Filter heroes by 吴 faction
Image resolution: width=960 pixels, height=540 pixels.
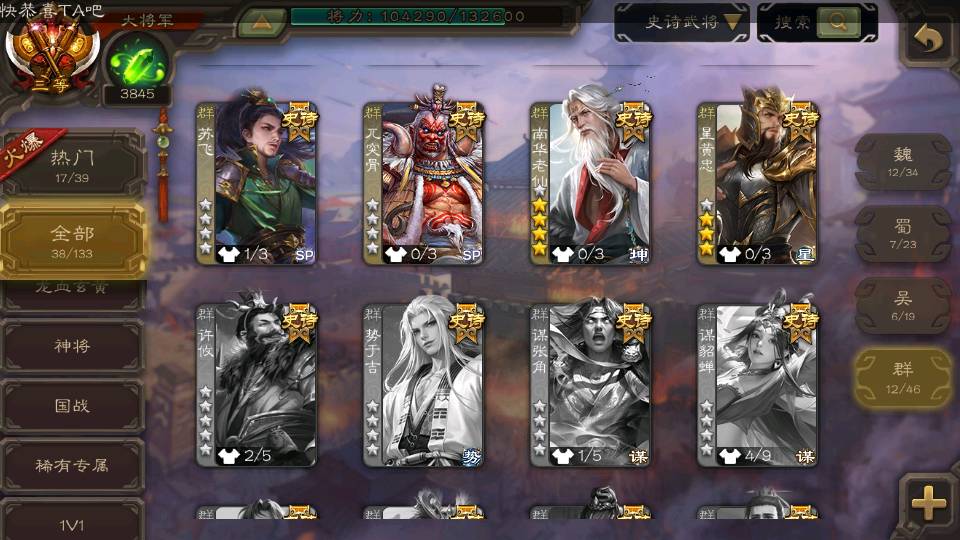(902, 305)
